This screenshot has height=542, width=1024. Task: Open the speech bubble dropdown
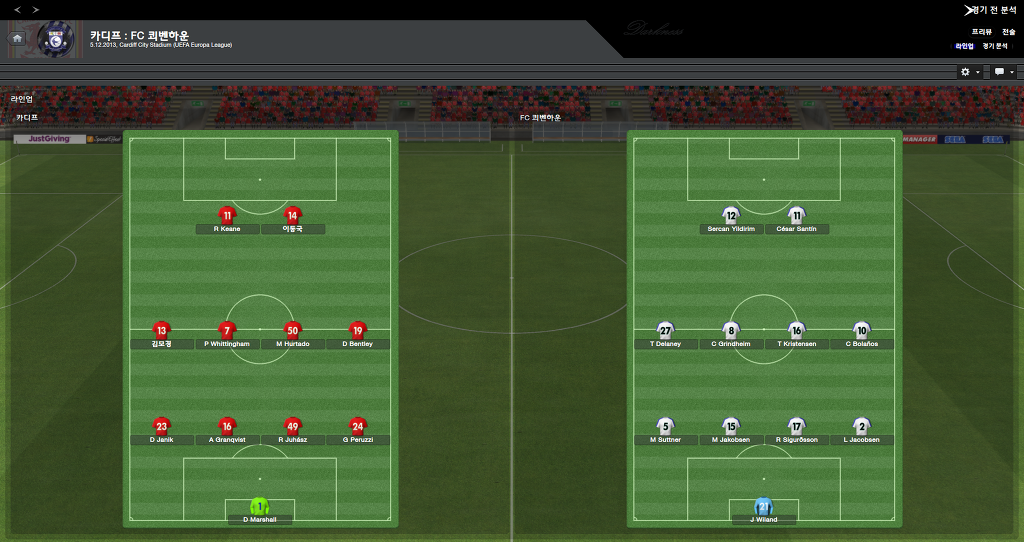pos(1003,72)
